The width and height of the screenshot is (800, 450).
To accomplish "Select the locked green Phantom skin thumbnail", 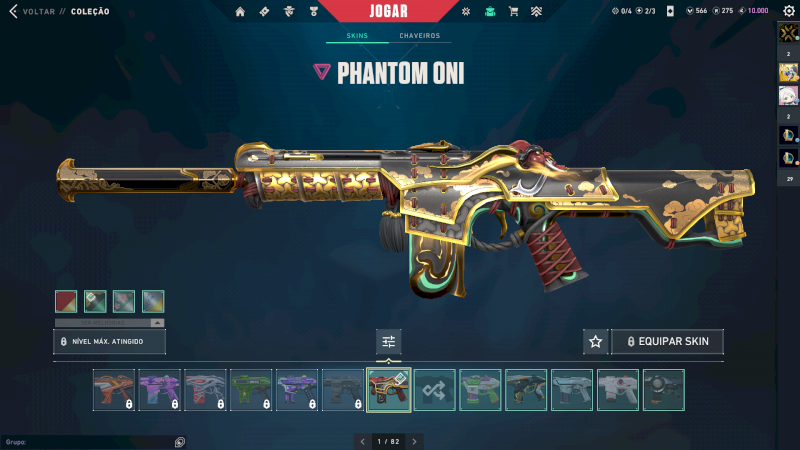I will coord(251,390).
